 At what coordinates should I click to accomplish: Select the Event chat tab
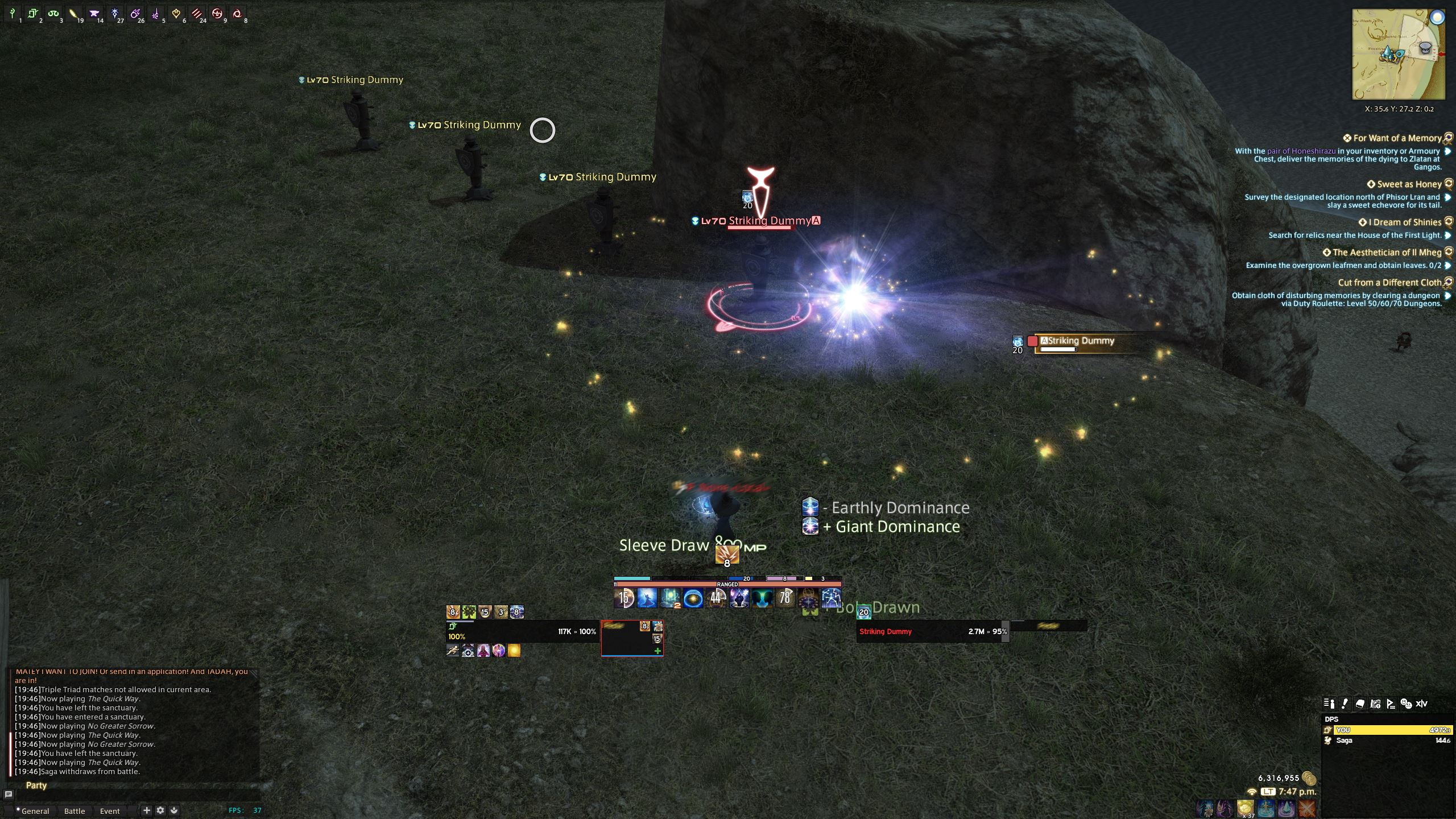(x=110, y=811)
